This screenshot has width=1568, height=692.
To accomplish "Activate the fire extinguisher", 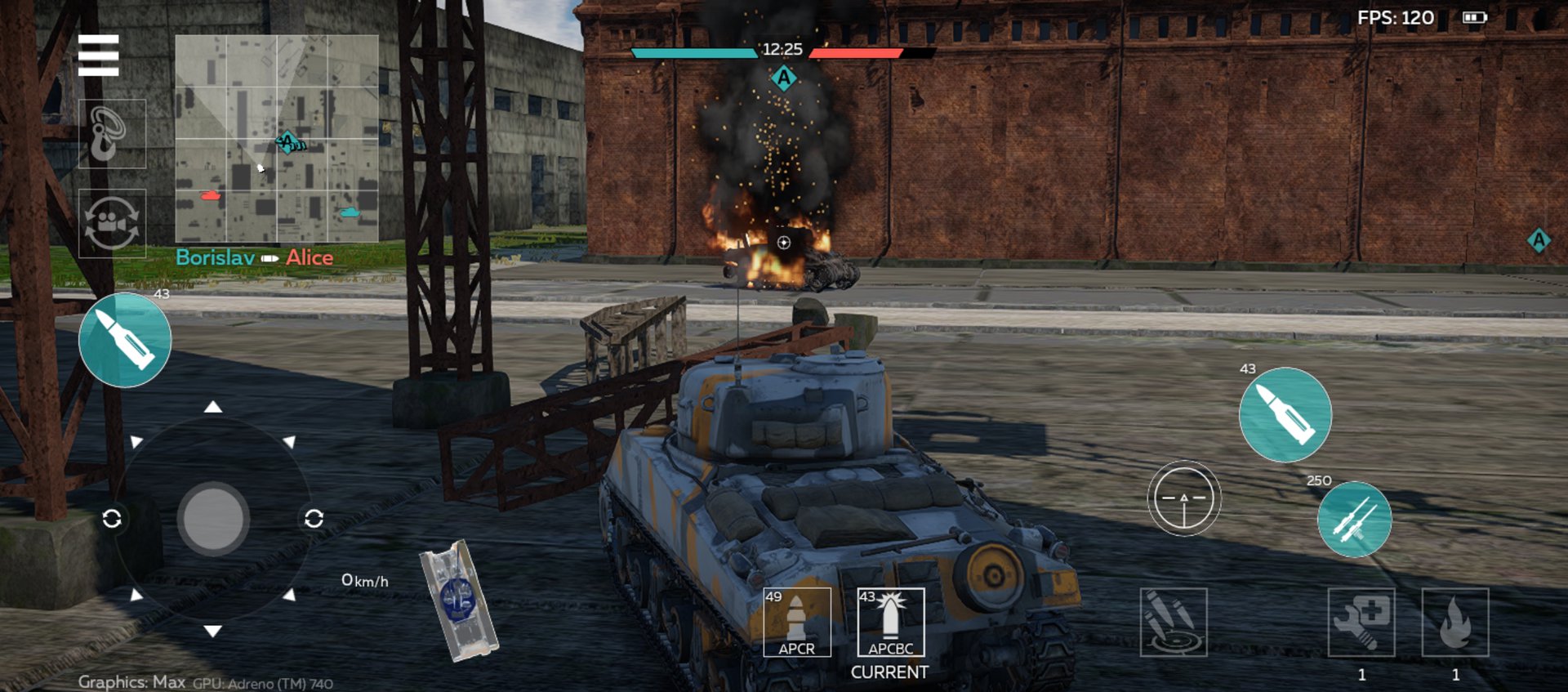I will (1454, 622).
